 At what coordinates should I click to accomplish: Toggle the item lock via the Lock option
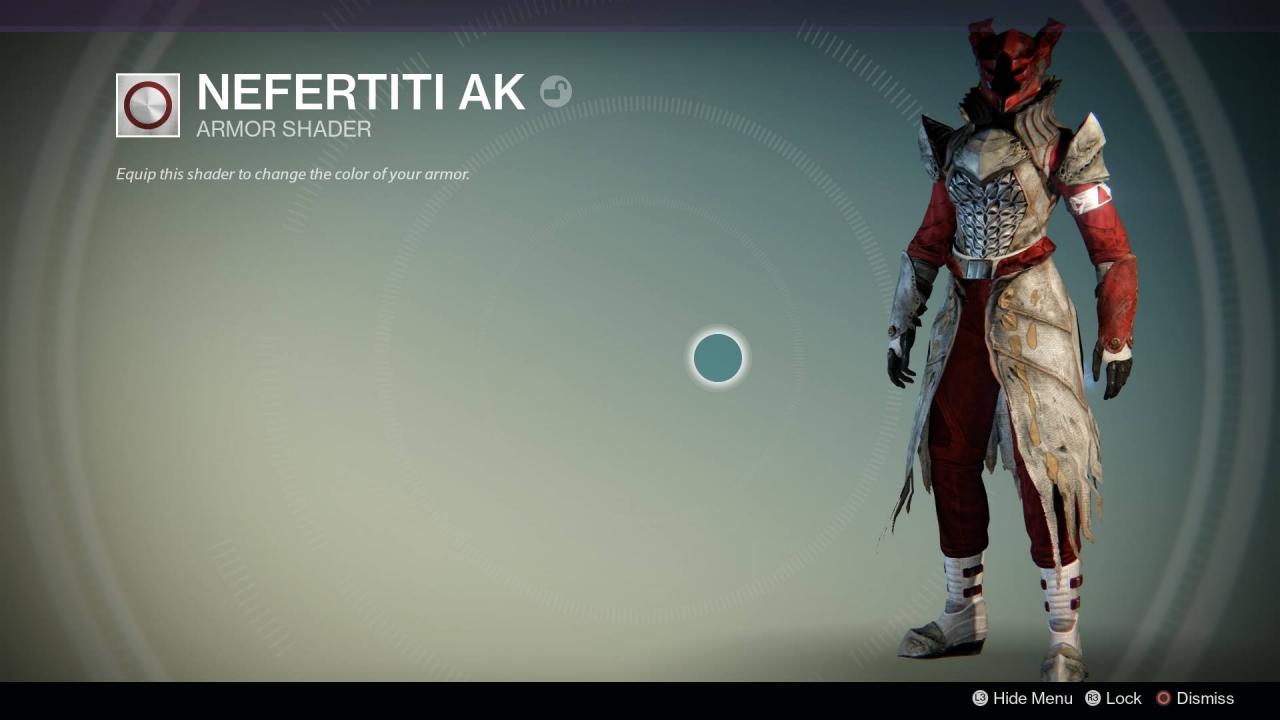[1123, 698]
